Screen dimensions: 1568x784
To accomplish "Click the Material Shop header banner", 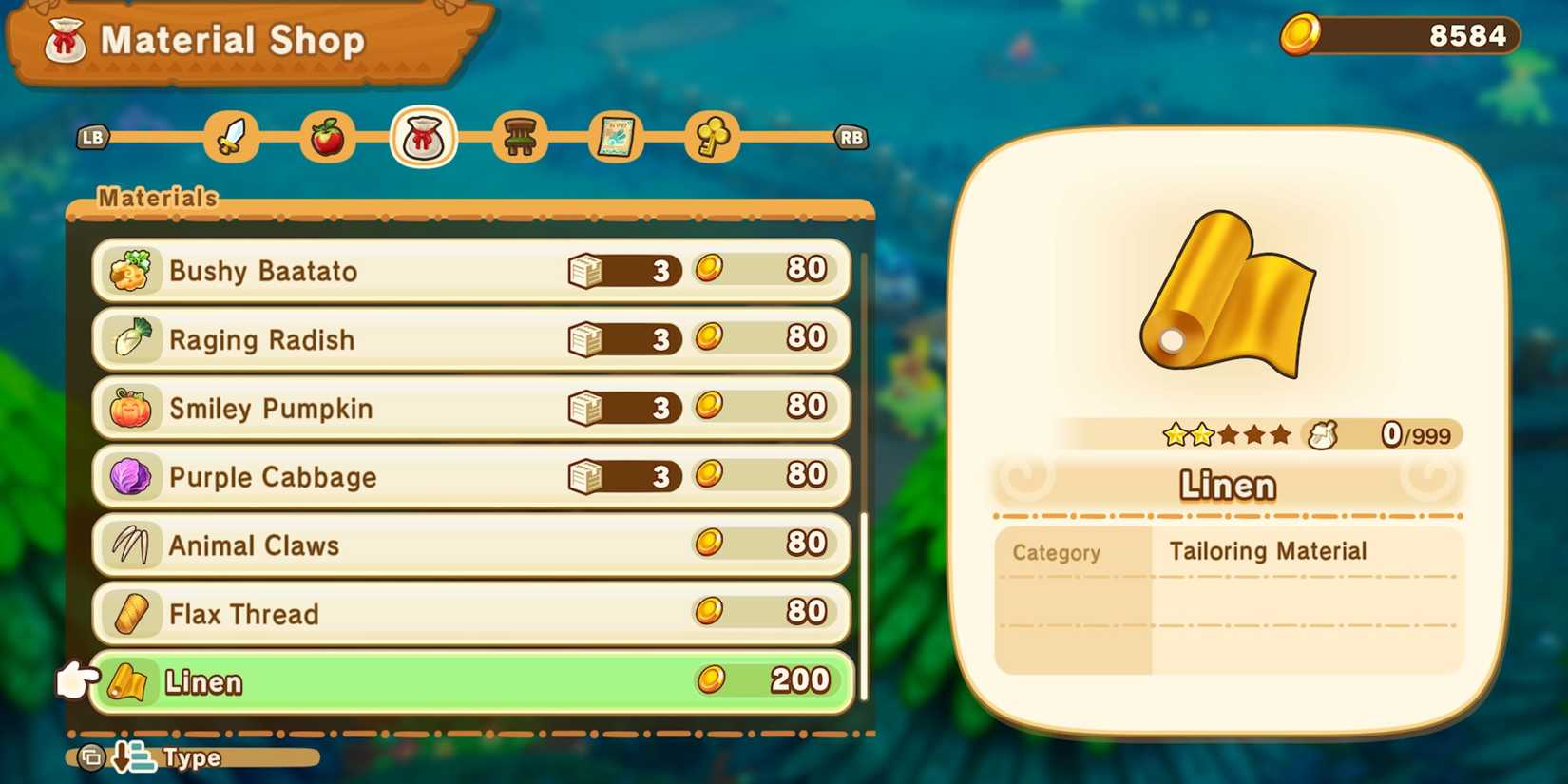I will (x=233, y=40).
